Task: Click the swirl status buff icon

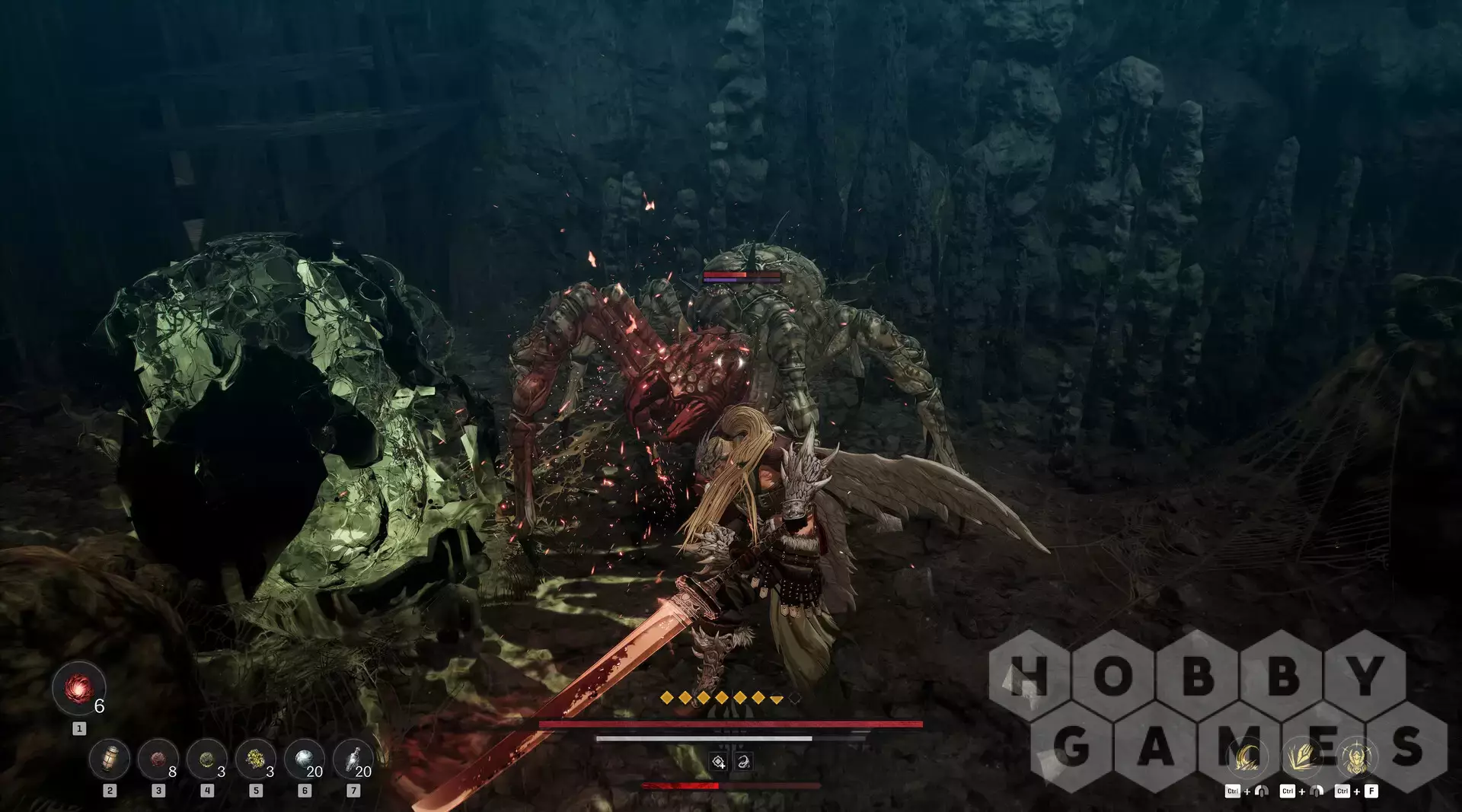Action: 743,762
